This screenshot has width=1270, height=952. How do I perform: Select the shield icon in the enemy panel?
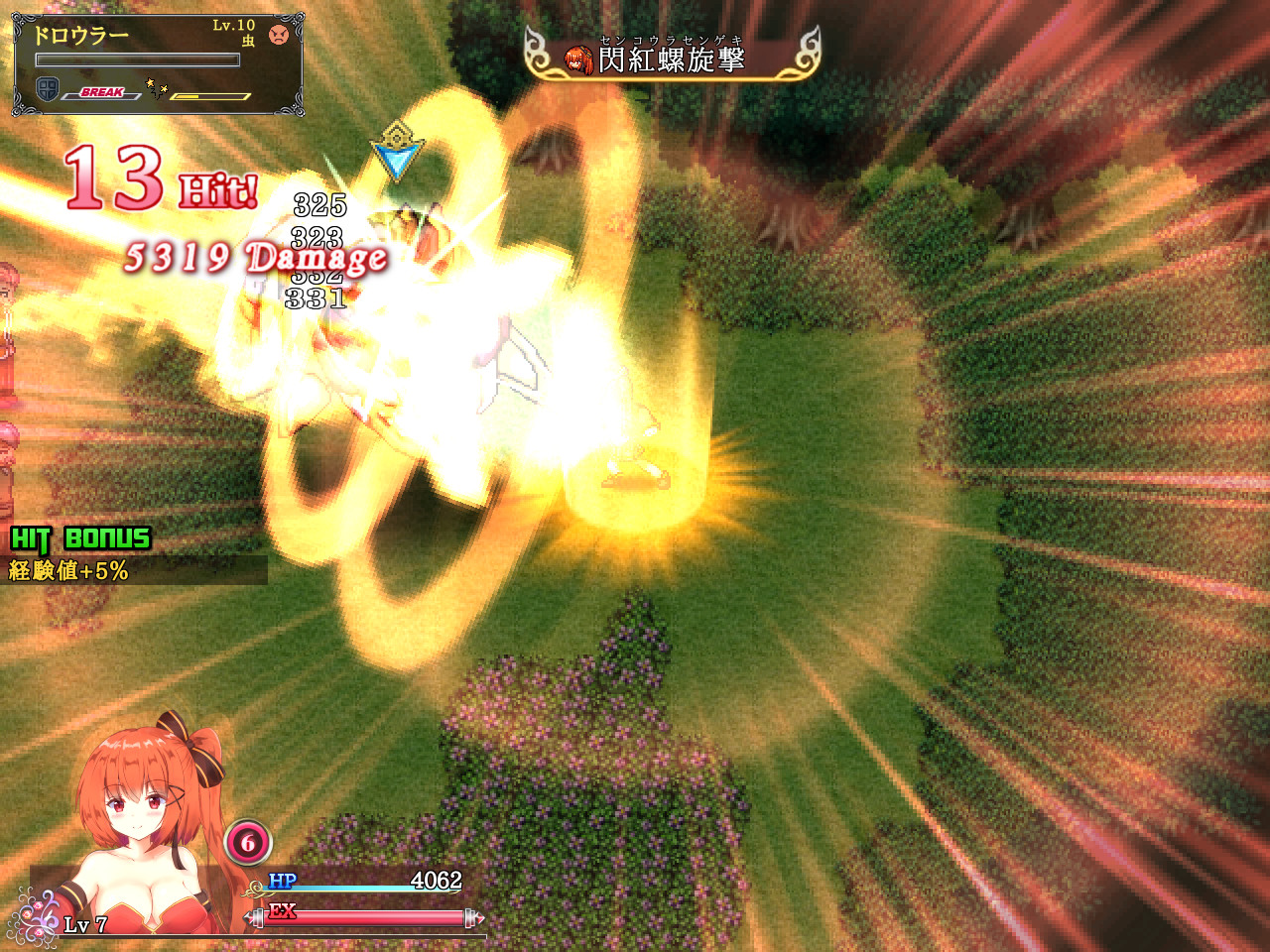47,89
